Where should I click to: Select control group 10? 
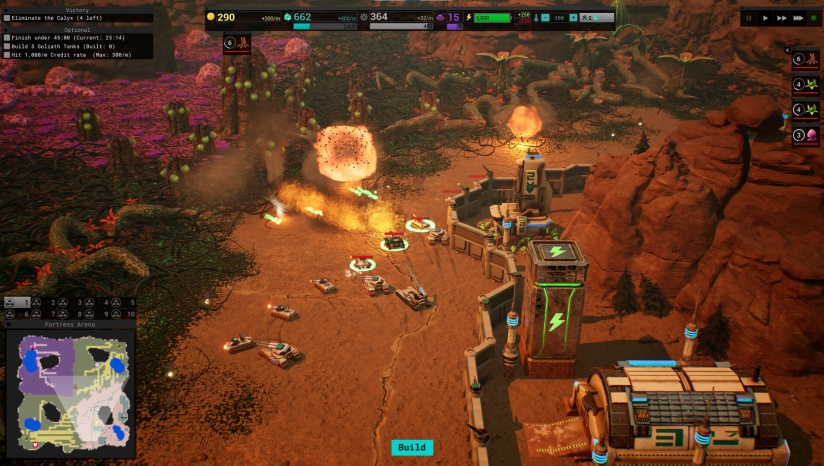(x=123, y=314)
